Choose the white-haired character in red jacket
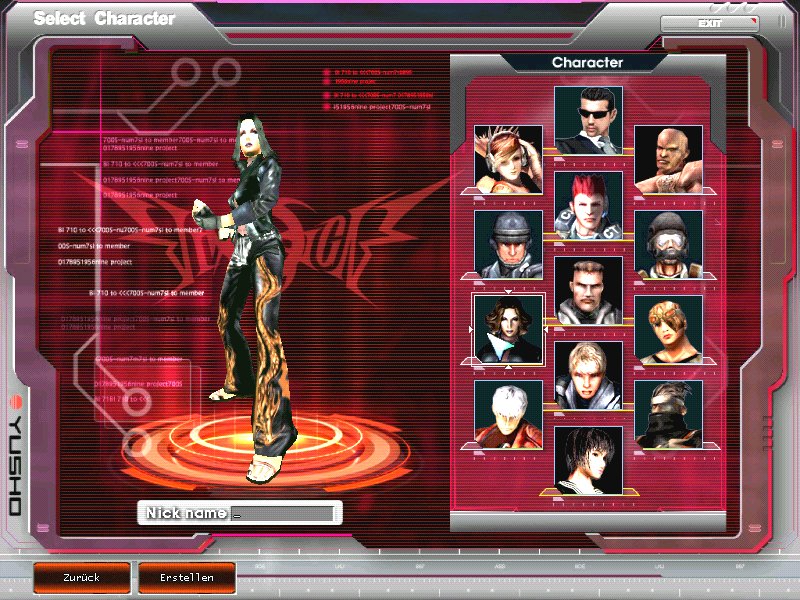The image size is (800, 600). click(508, 413)
